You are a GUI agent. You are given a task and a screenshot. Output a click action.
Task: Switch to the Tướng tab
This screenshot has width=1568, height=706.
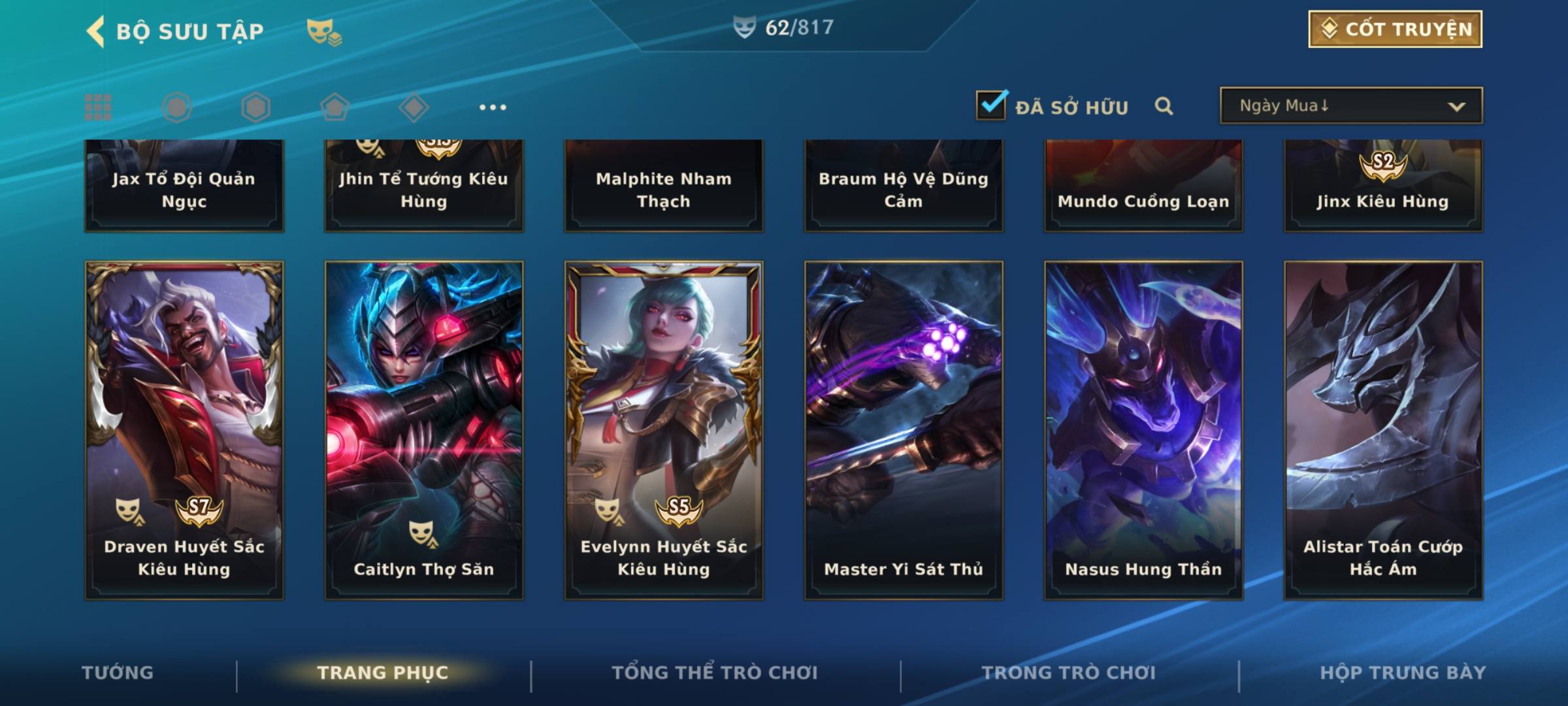click(118, 673)
